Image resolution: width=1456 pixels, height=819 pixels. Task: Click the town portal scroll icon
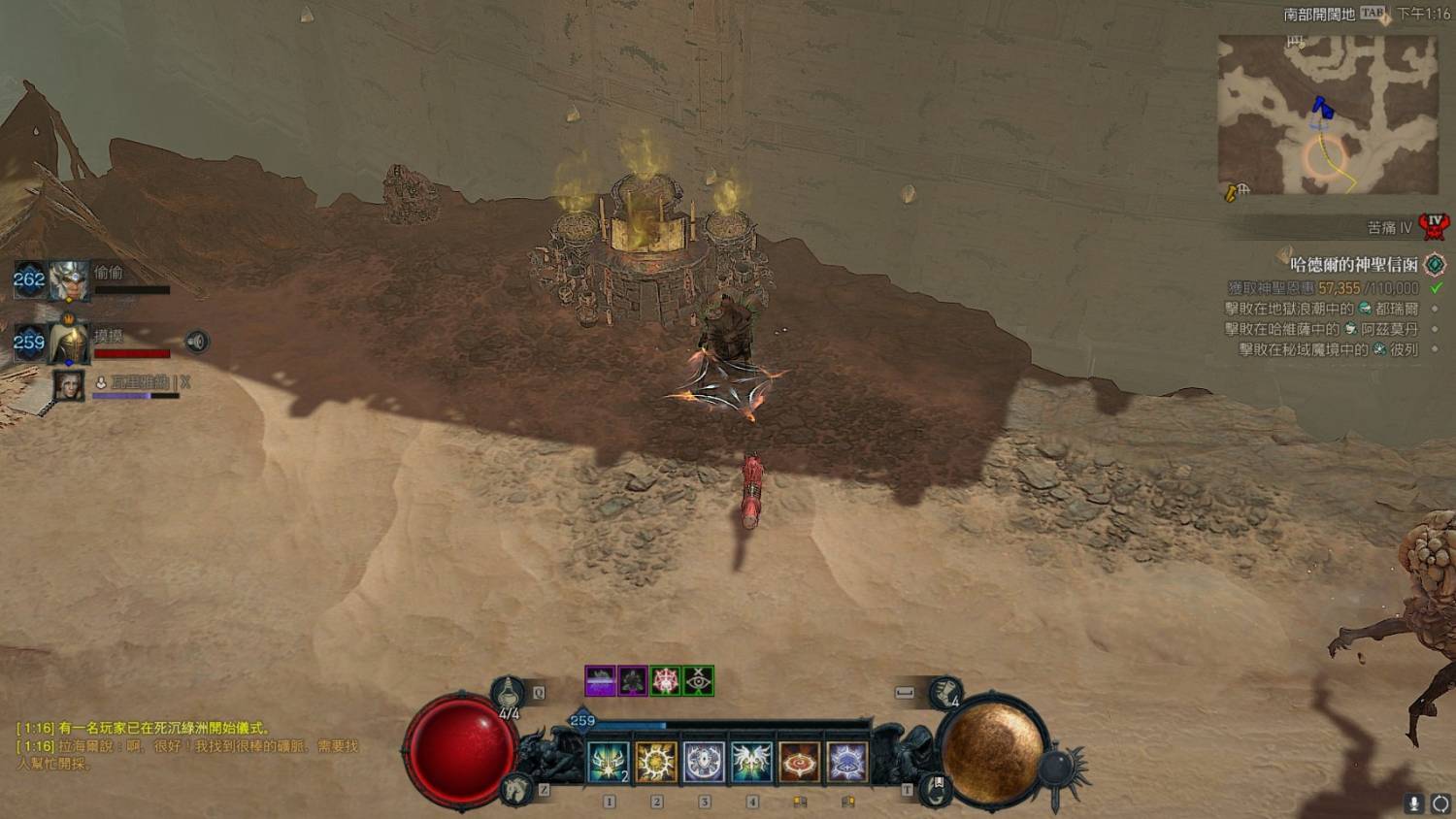(936, 789)
